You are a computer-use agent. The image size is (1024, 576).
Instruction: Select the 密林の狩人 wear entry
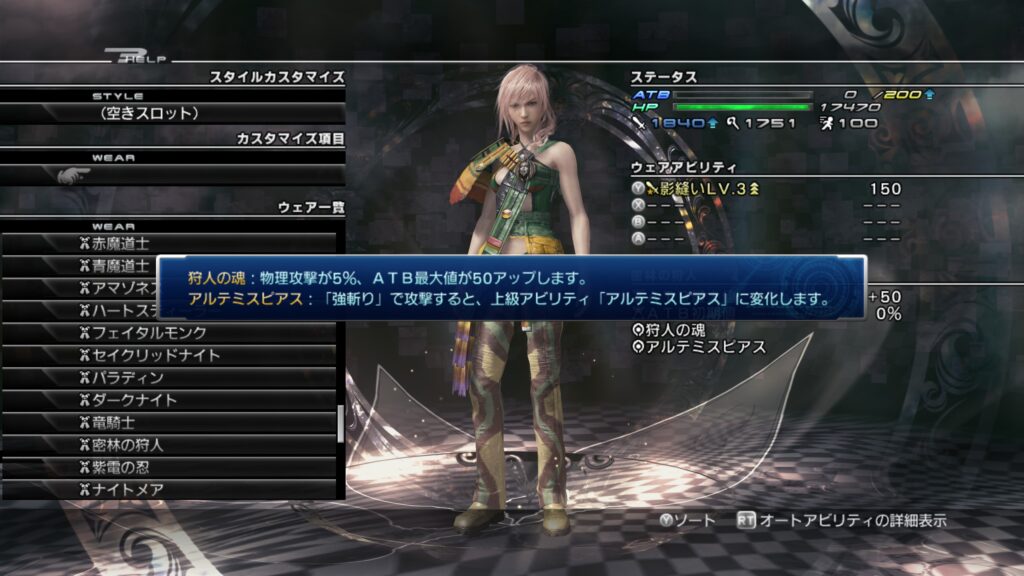pos(170,445)
